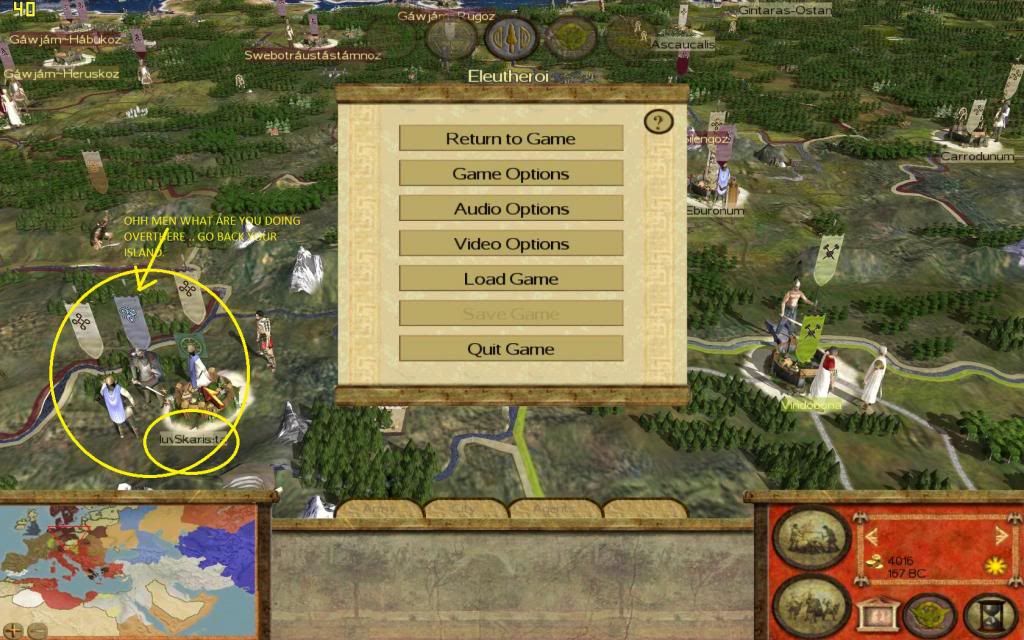Open Video Options
The height and width of the screenshot is (640, 1024).
pos(511,243)
